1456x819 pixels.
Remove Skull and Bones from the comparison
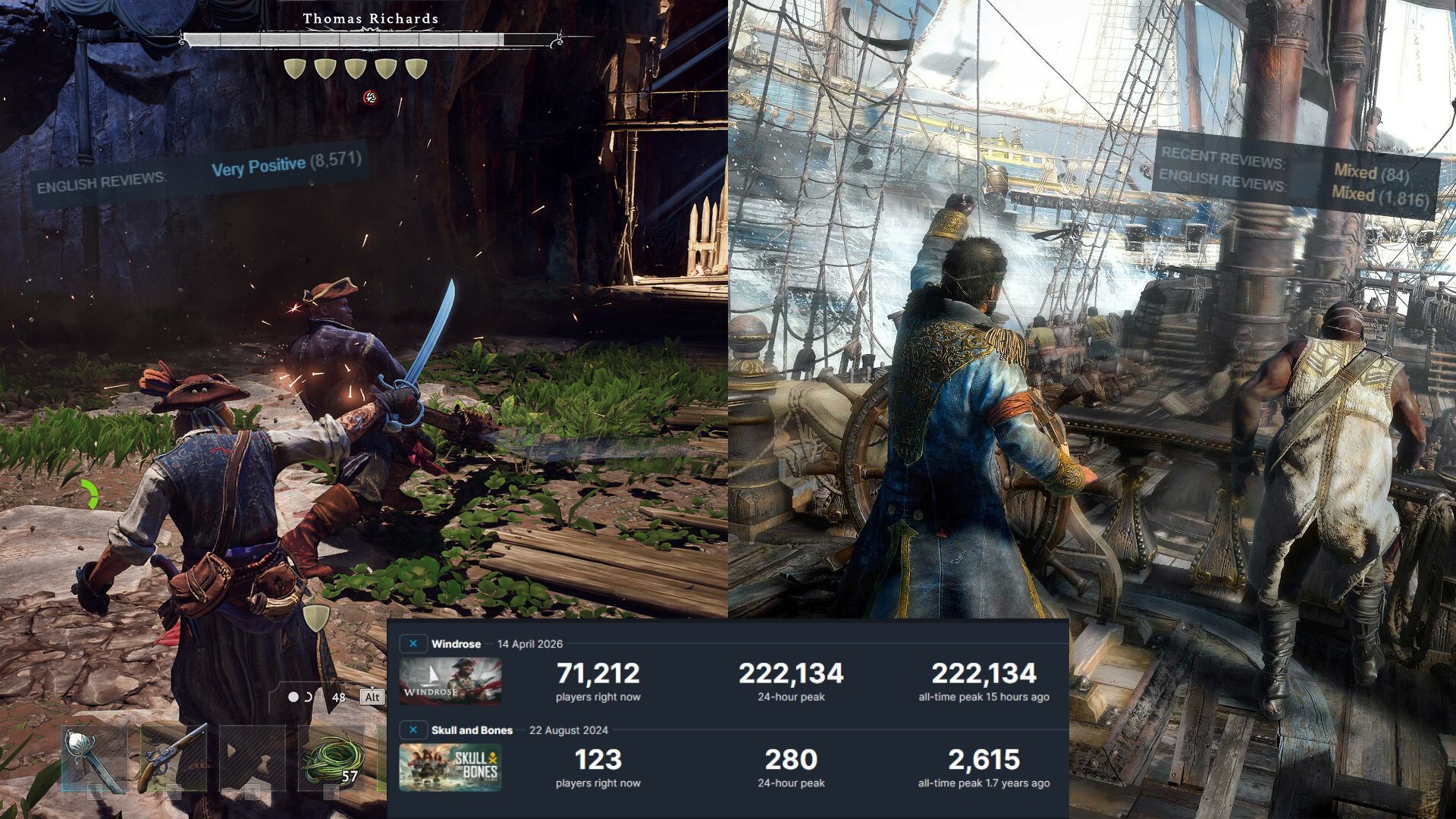tap(413, 730)
